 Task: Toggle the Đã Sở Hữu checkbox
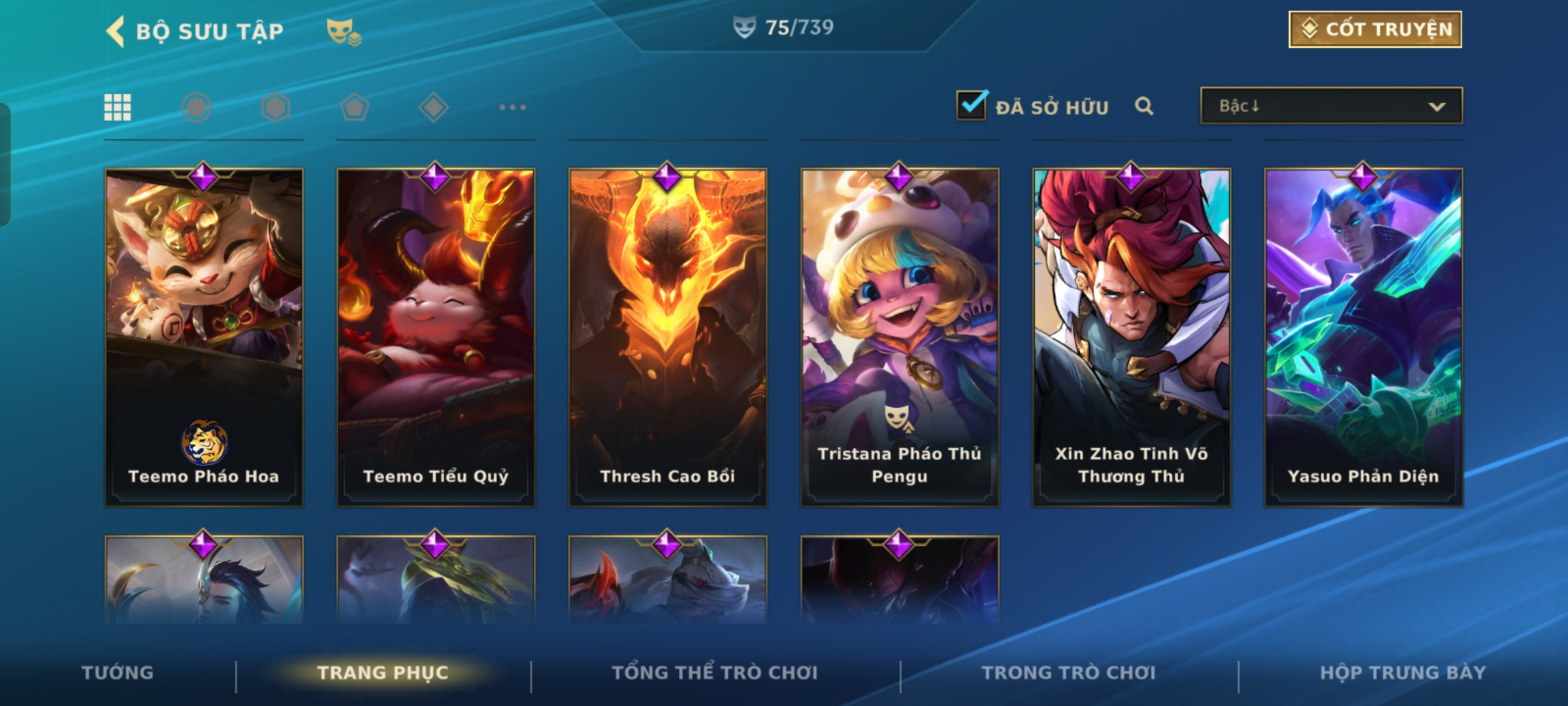click(971, 106)
